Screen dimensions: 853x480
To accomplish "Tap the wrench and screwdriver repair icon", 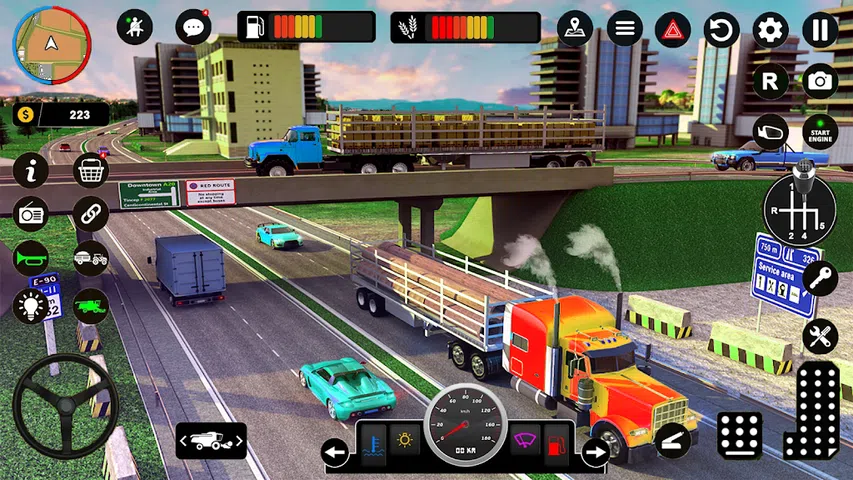I will pyautogui.click(x=819, y=336).
